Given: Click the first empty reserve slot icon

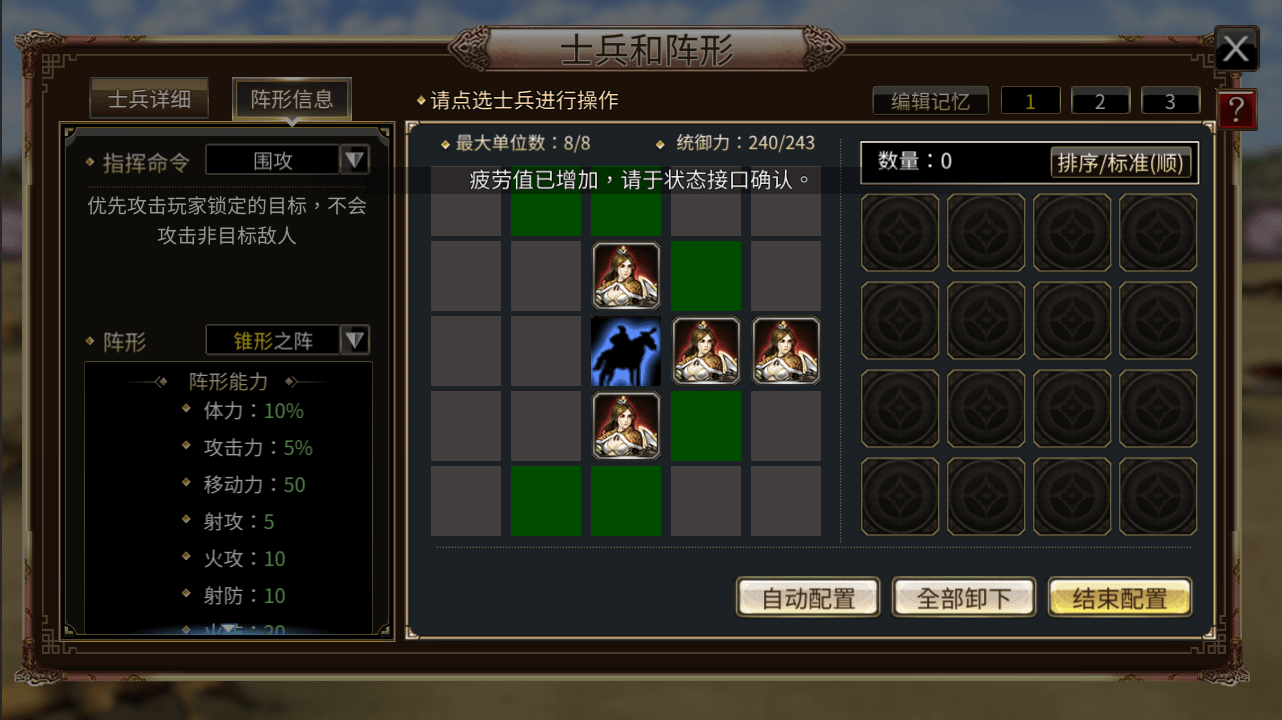Looking at the screenshot, I should [x=899, y=233].
